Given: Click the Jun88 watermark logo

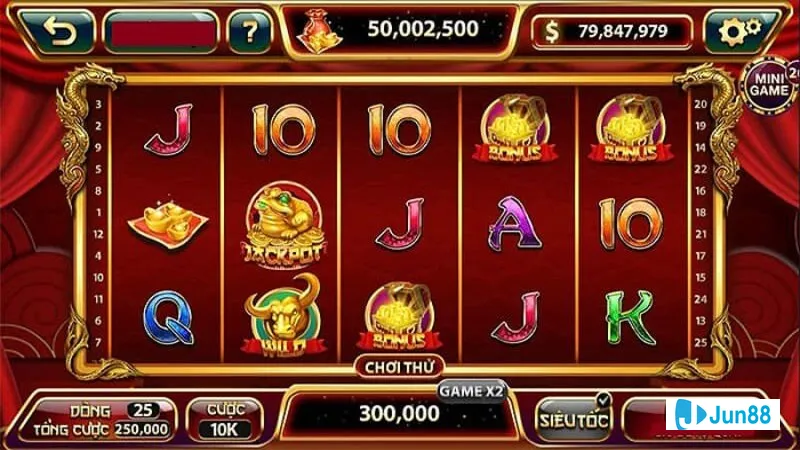Looking at the screenshot, I should click(726, 415).
